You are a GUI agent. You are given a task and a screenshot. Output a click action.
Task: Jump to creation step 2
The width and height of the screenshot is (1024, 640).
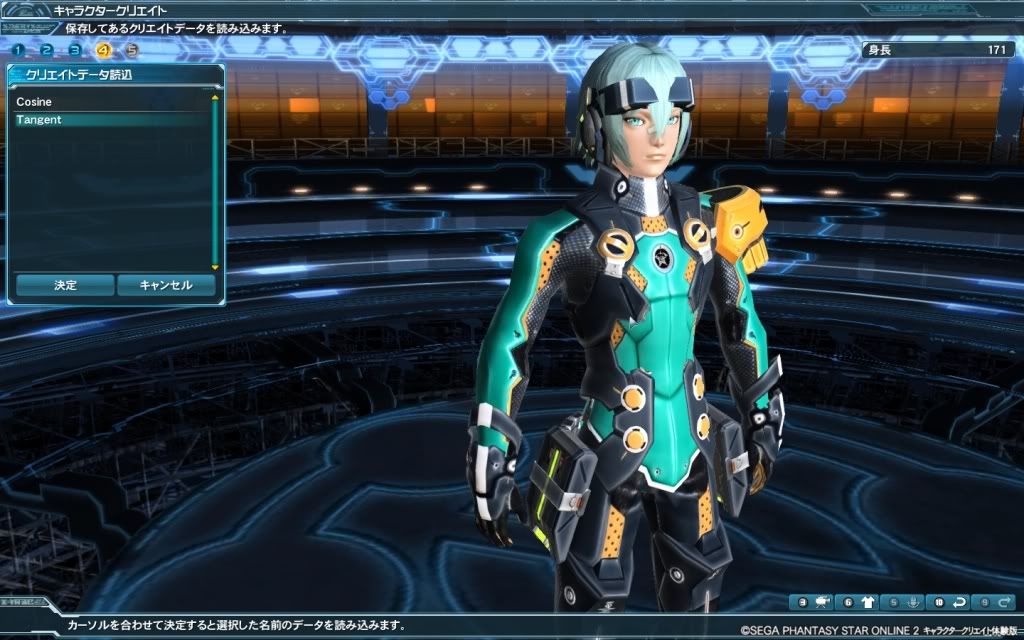click(x=47, y=49)
